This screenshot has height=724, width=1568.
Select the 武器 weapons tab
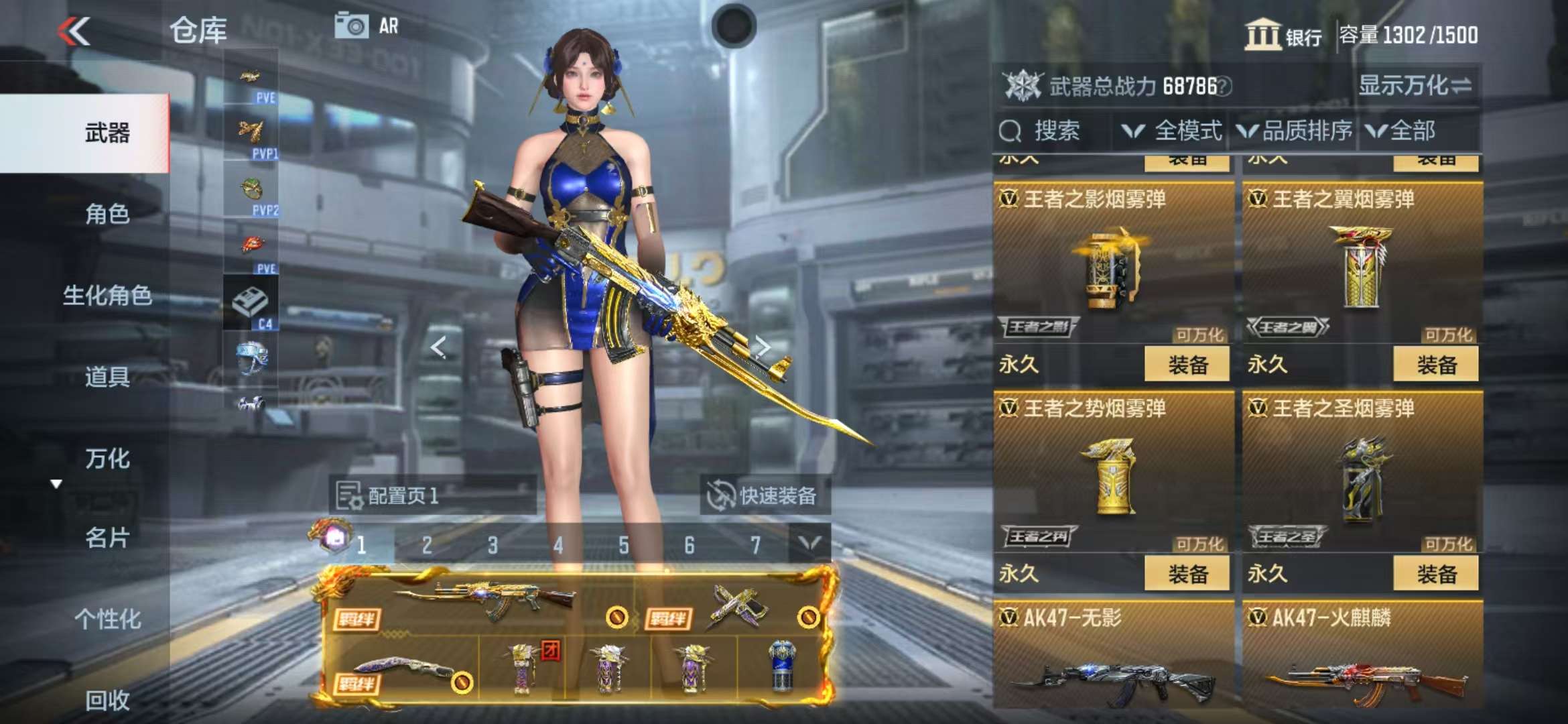107,133
